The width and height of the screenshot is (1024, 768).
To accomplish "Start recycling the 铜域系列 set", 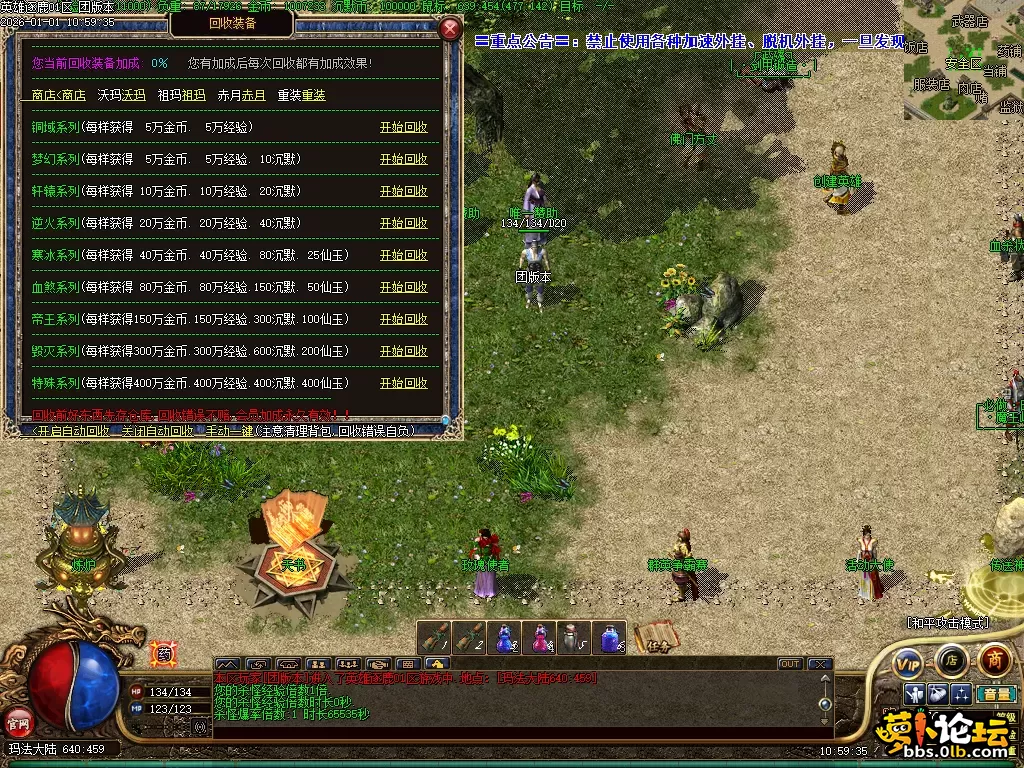I will point(403,128).
